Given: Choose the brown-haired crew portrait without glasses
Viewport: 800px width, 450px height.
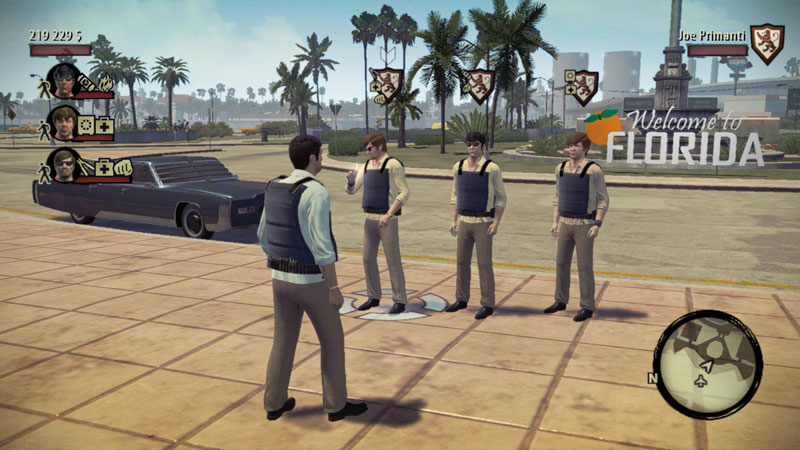Looking at the screenshot, I should [63, 123].
